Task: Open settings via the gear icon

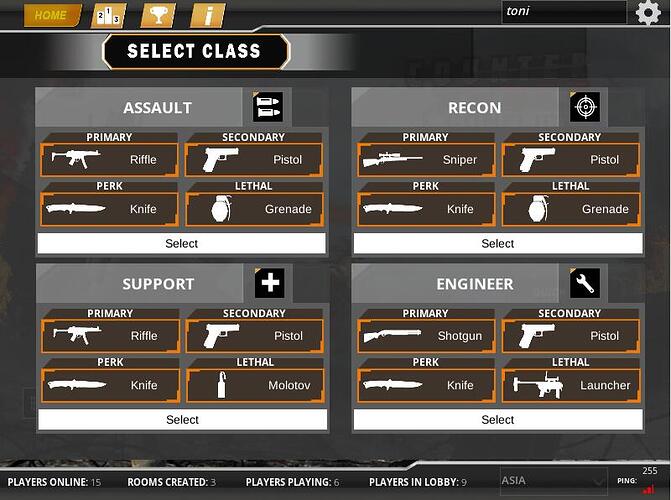Action: tap(648, 13)
